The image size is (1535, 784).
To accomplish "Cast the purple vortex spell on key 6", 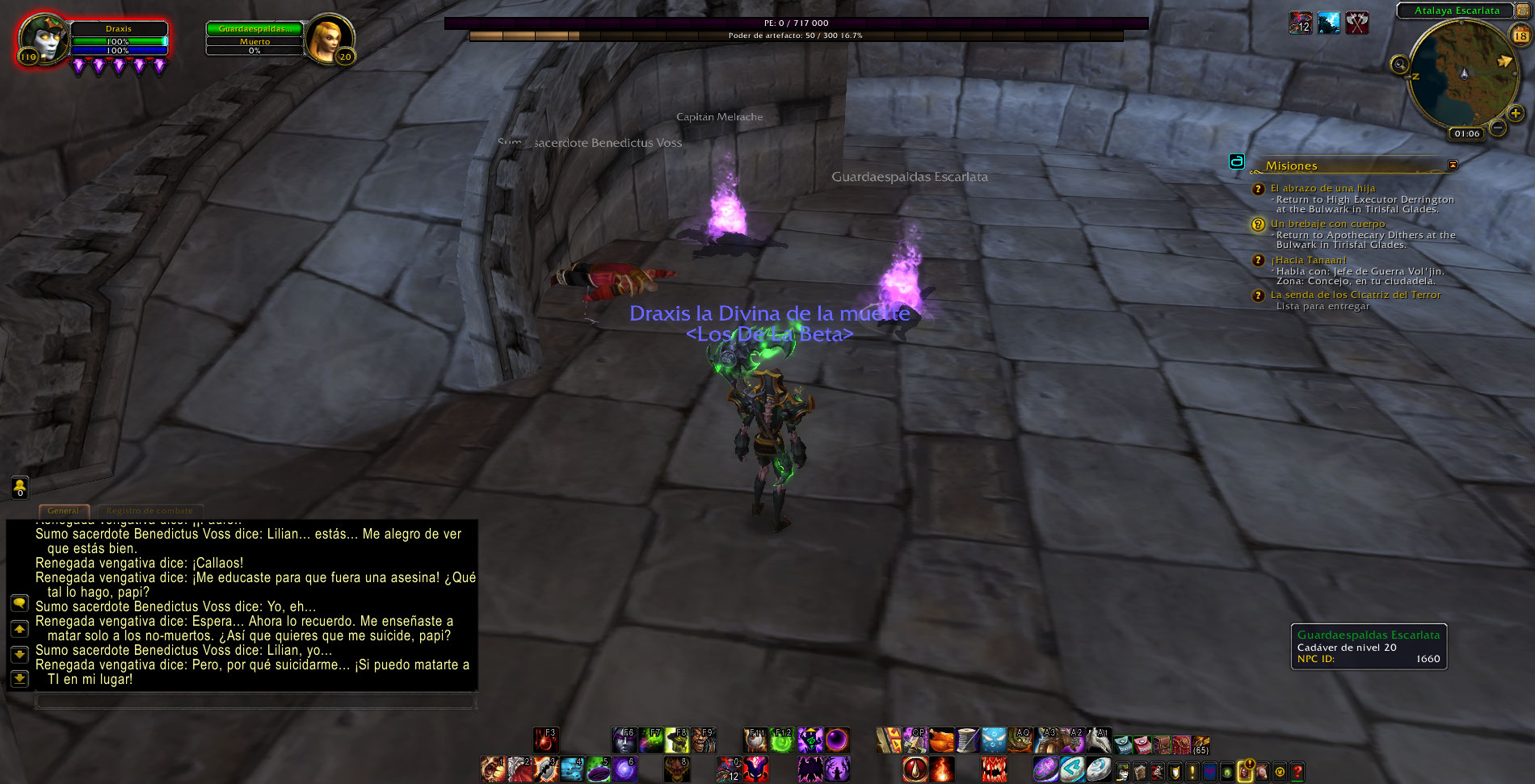I will (x=624, y=769).
